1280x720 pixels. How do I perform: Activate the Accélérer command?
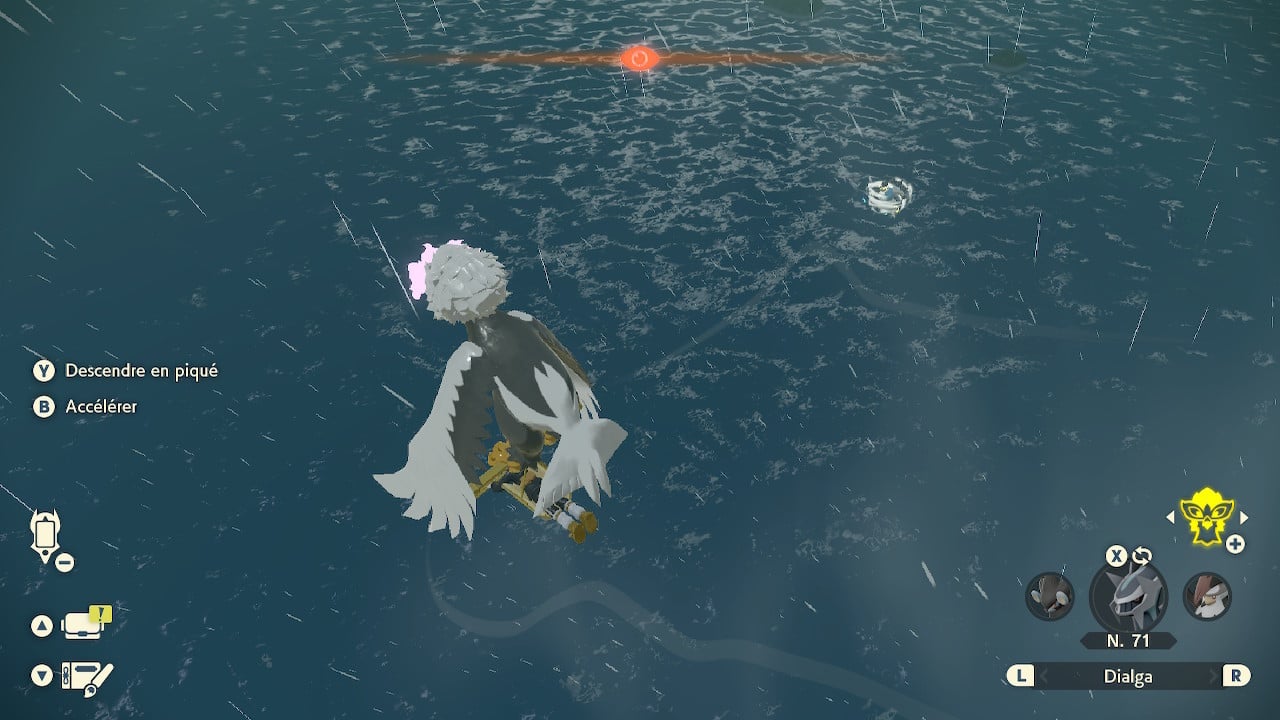click(x=100, y=407)
